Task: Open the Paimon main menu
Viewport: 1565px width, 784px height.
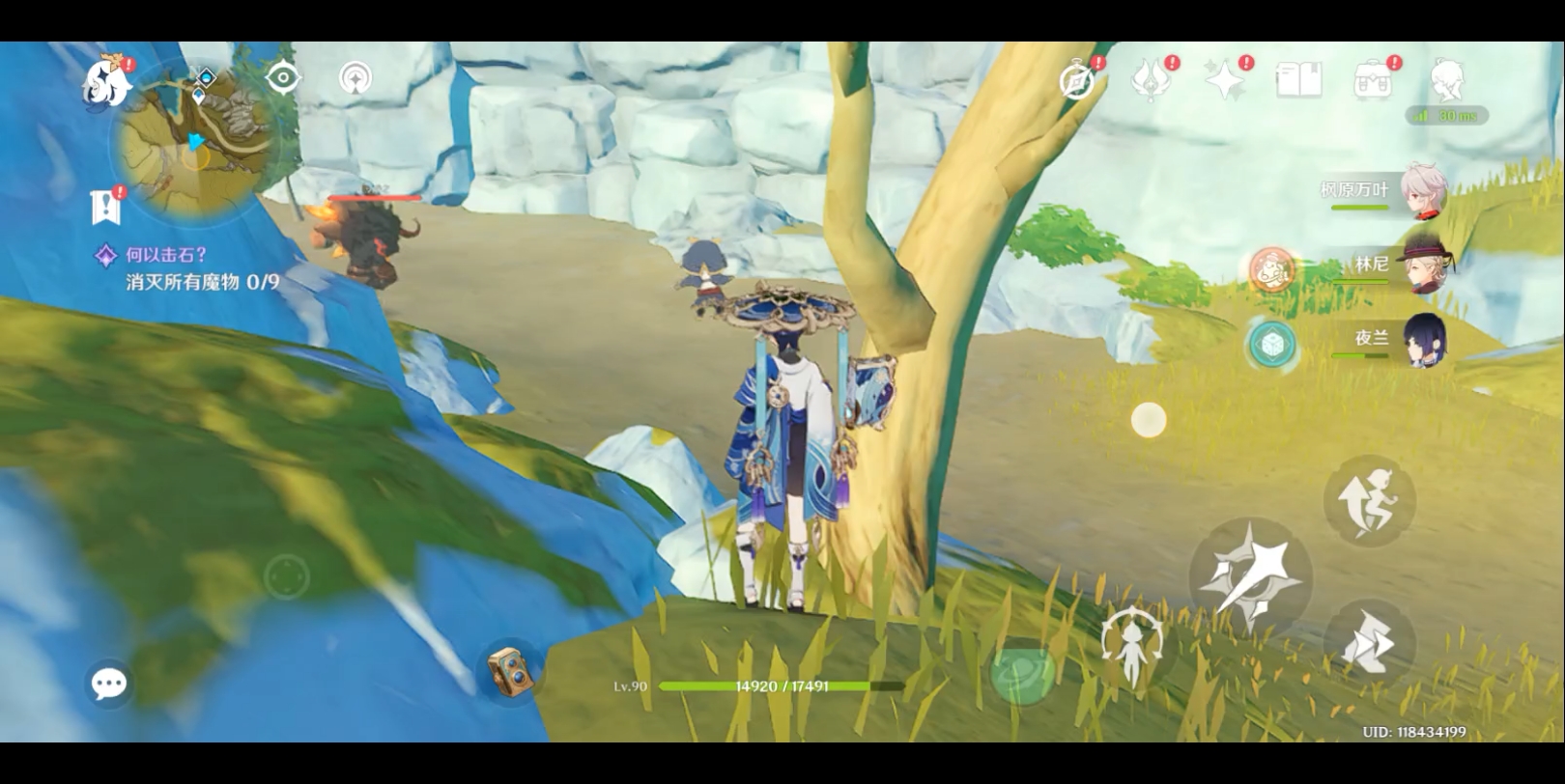Action: click(x=106, y=82)
